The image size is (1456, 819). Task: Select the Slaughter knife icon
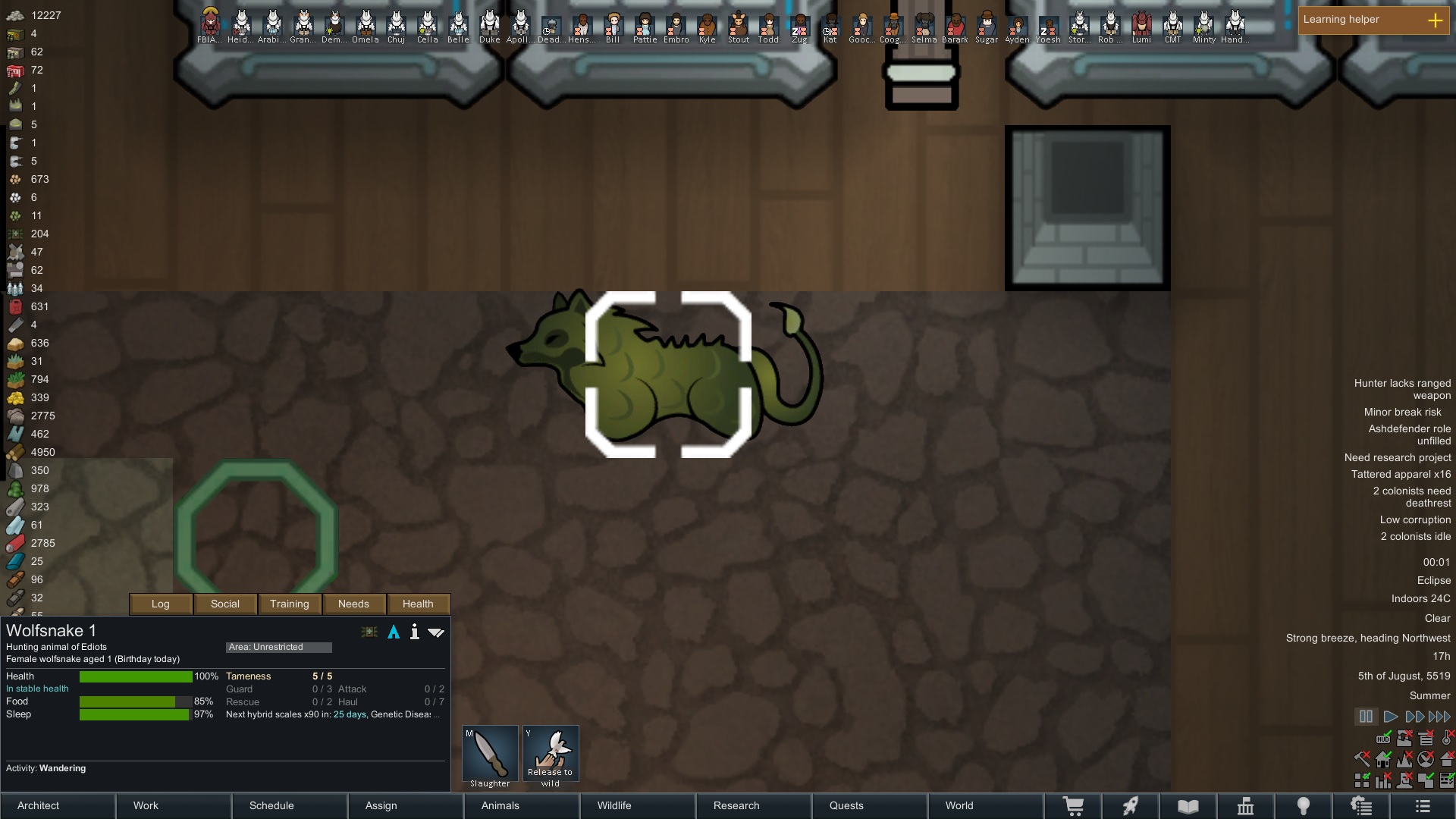489,753
